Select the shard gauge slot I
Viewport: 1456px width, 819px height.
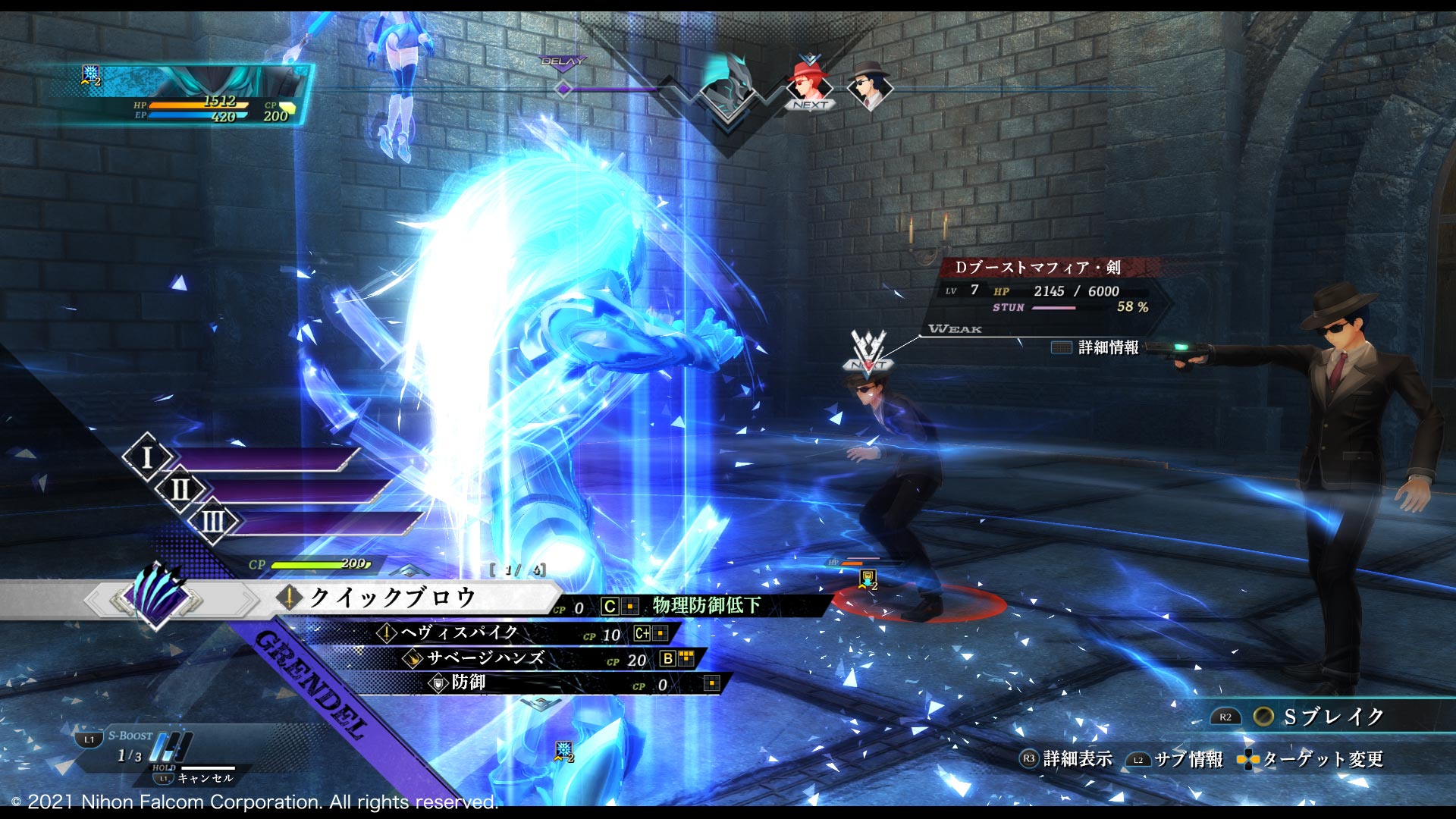(147, 458)
